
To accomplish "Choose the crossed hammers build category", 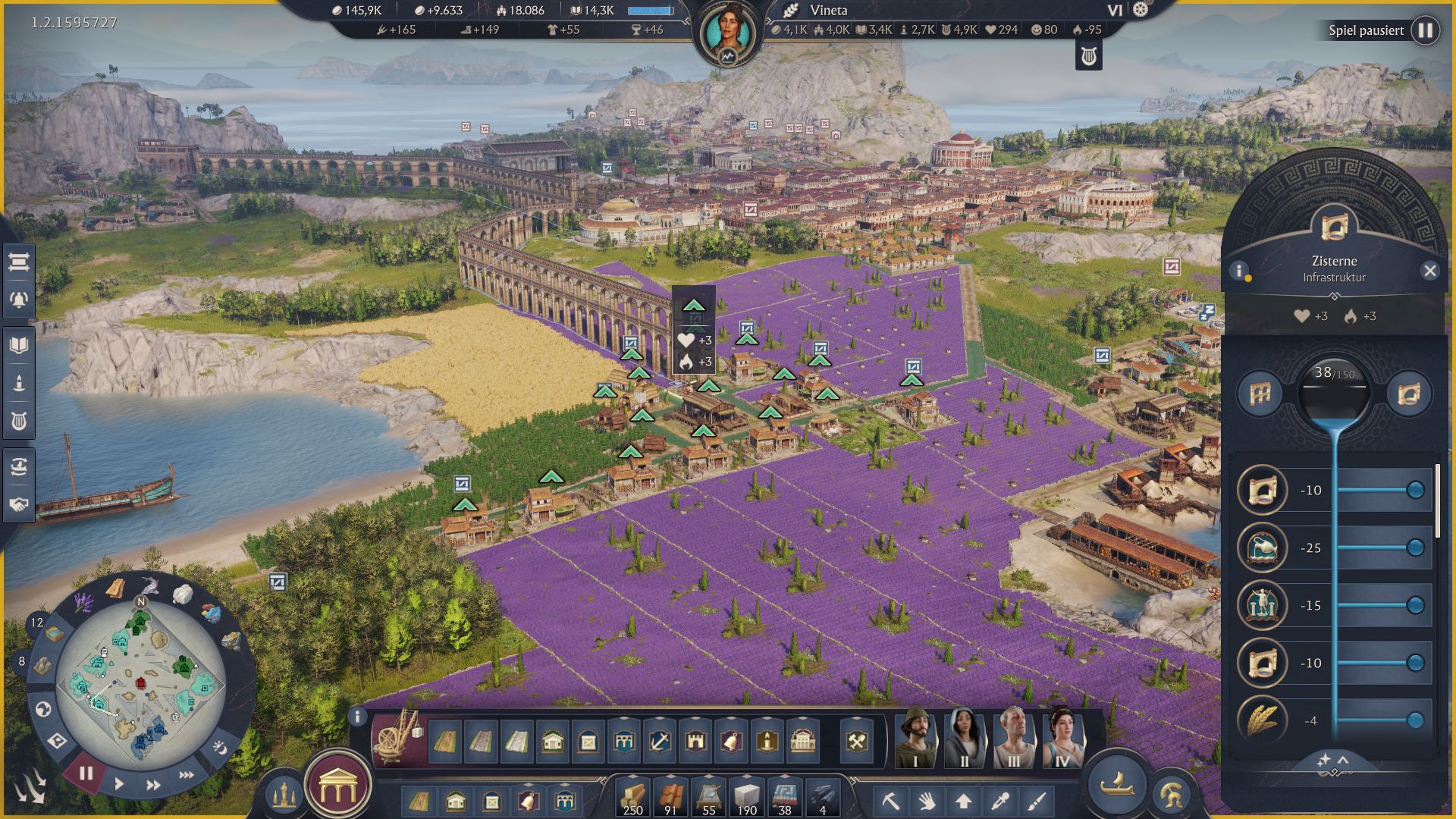I will (857, 741).
